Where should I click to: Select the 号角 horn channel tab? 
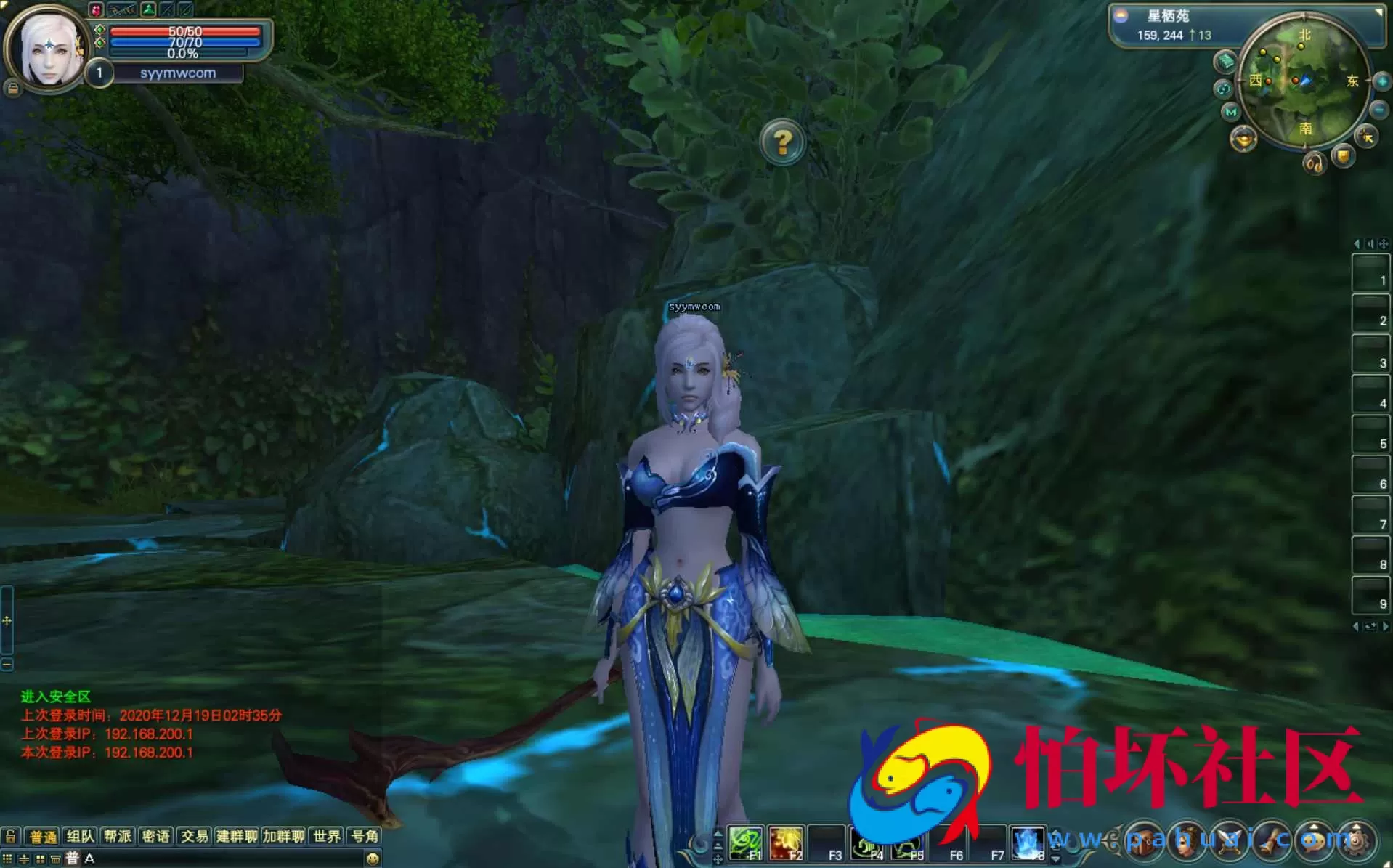(x=365, y=836)
